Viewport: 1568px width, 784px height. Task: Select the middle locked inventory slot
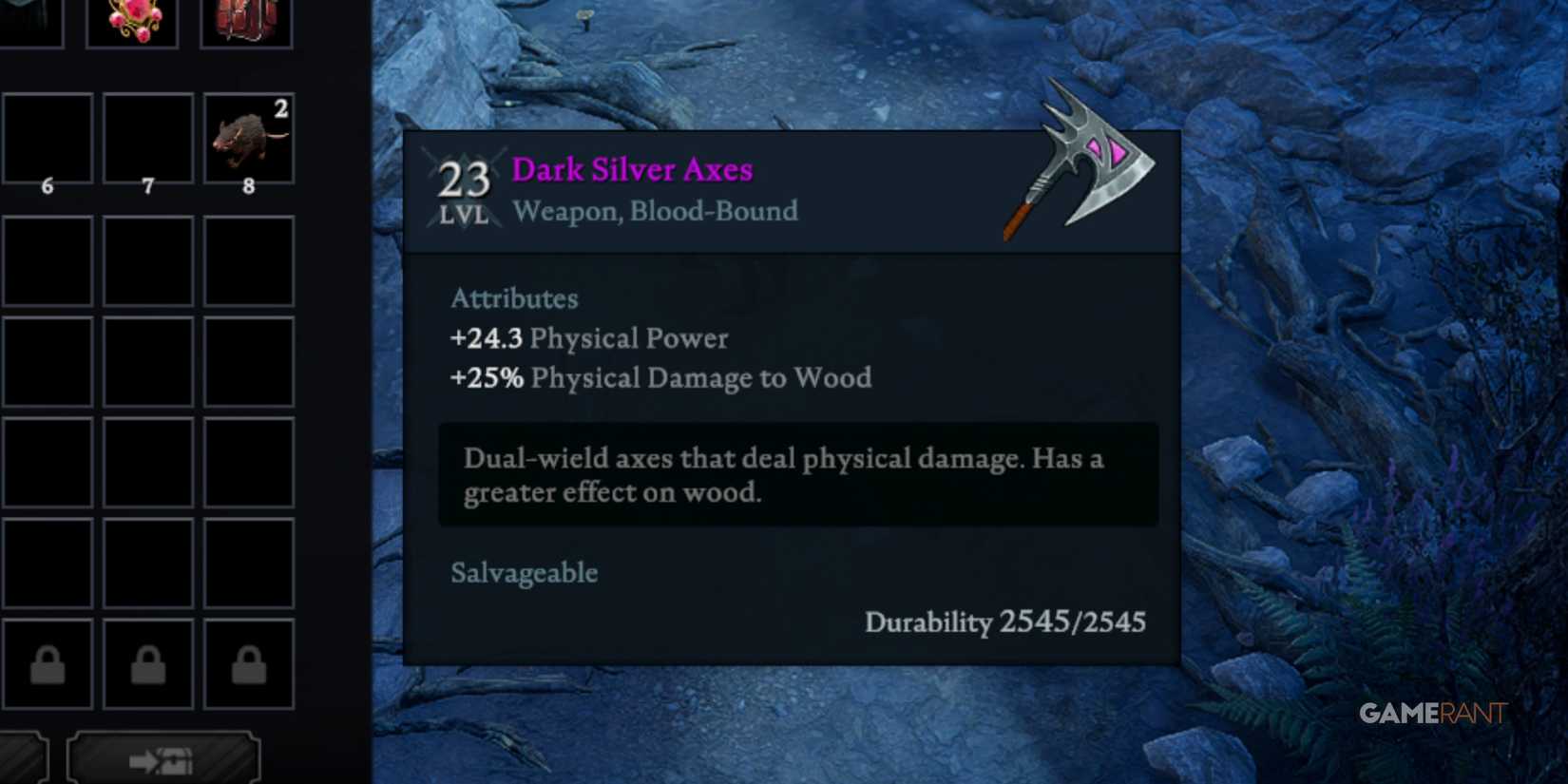(x=148, y=662)
